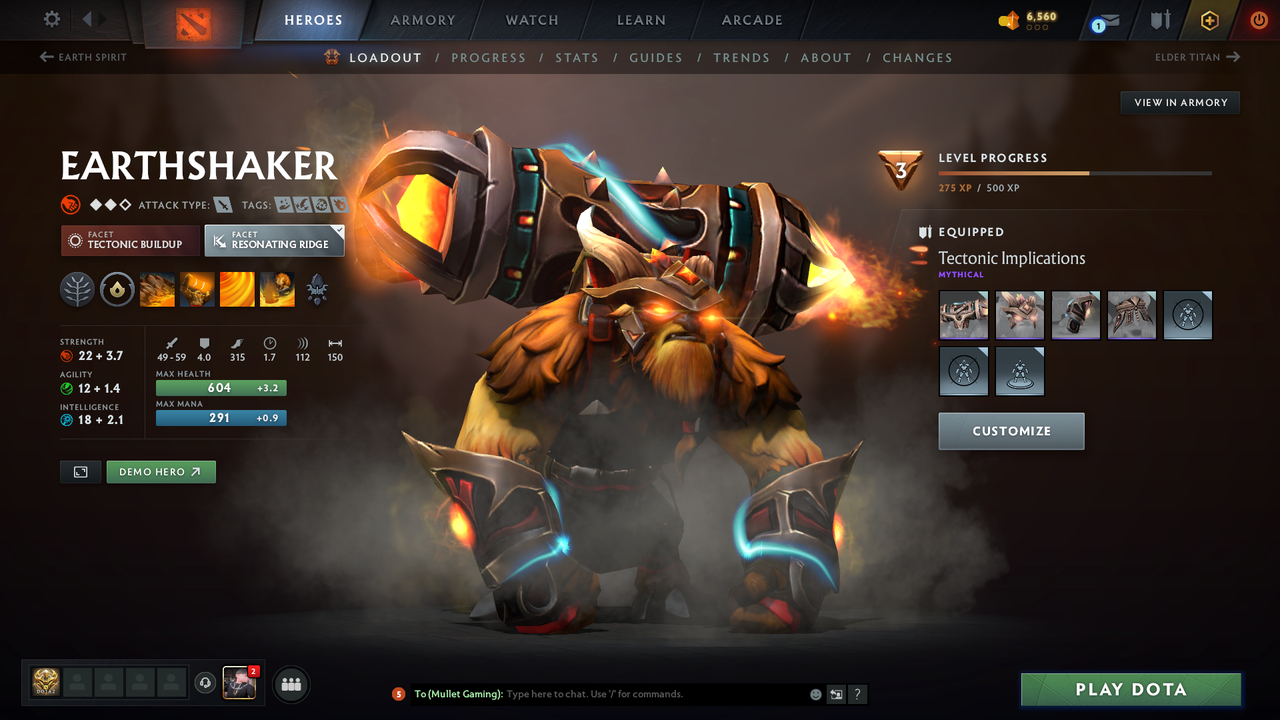The image size is (1280, 720).
Task: Click the Aghanim's Scepter upgrade icon
Action: coord(317,290)
